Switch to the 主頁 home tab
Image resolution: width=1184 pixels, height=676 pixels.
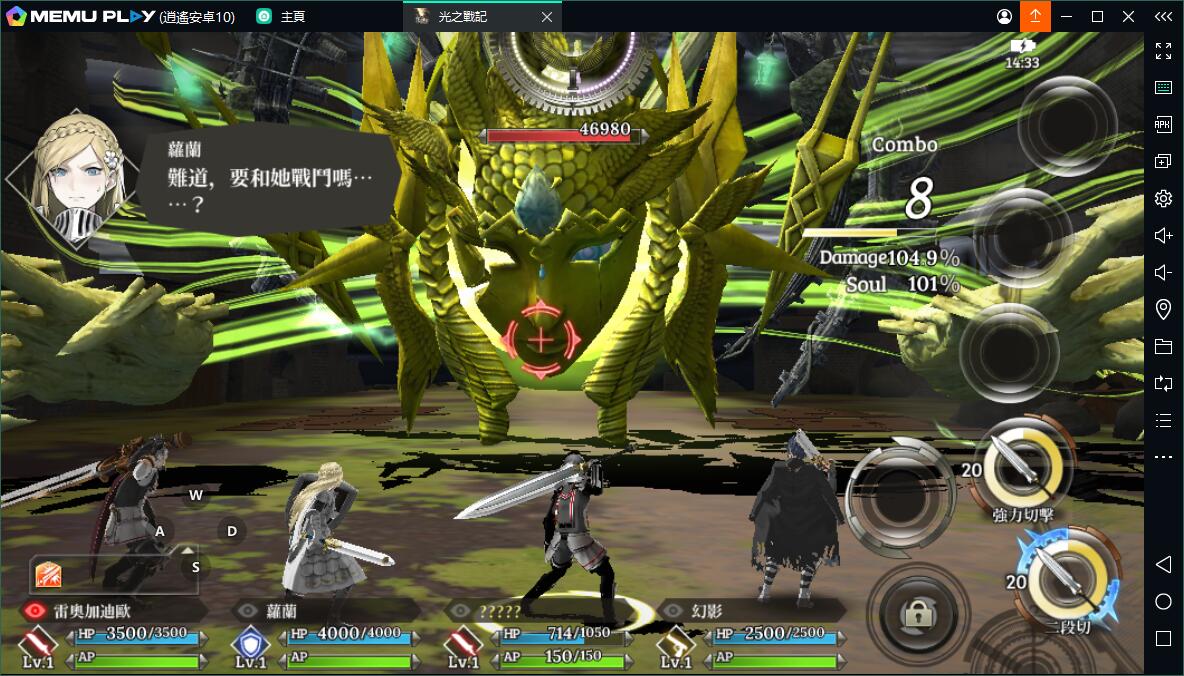pyautogui.click(x=281, y=17)
